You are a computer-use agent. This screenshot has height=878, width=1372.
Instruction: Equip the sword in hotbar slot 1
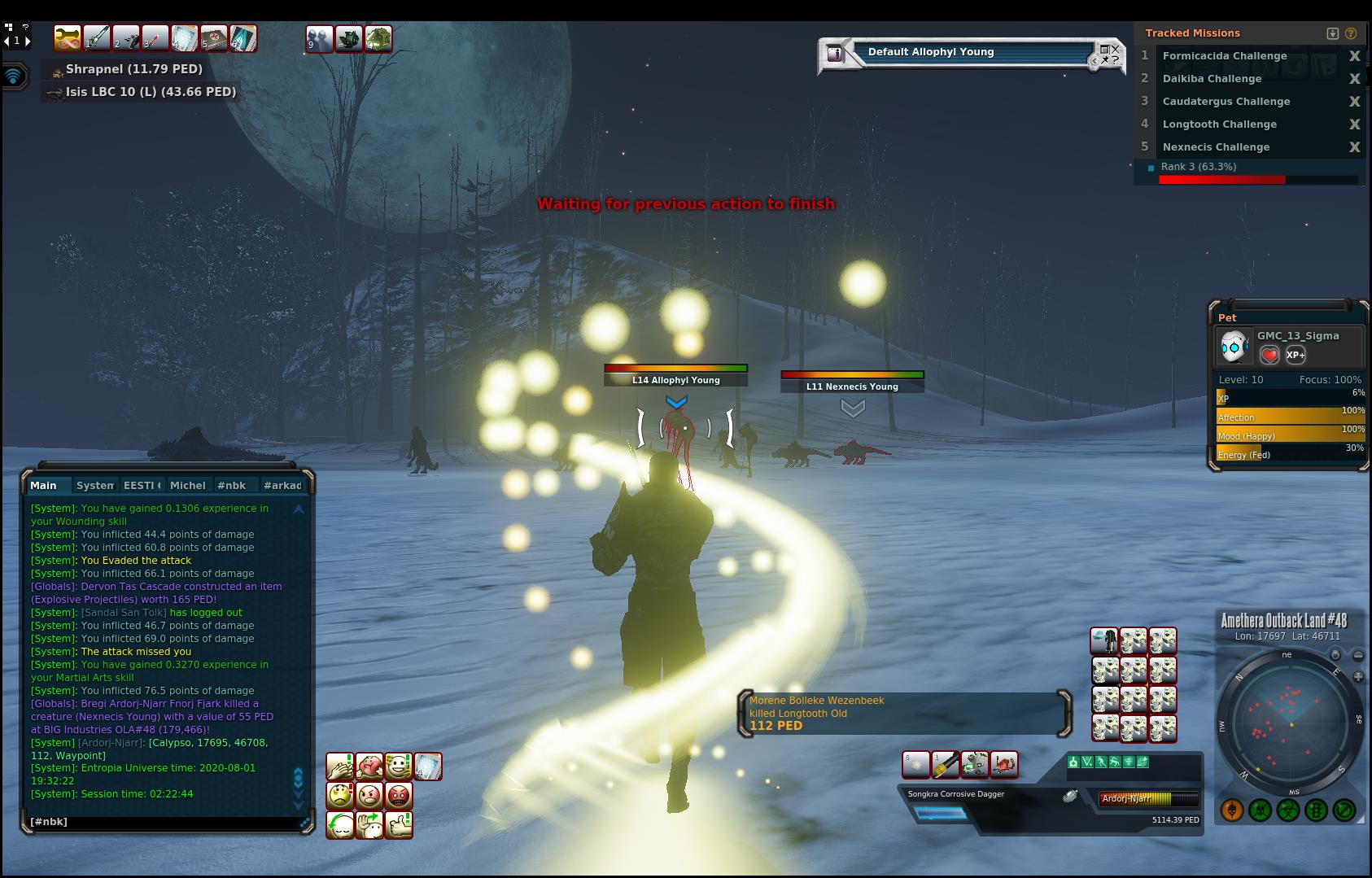tap(97, 38)
